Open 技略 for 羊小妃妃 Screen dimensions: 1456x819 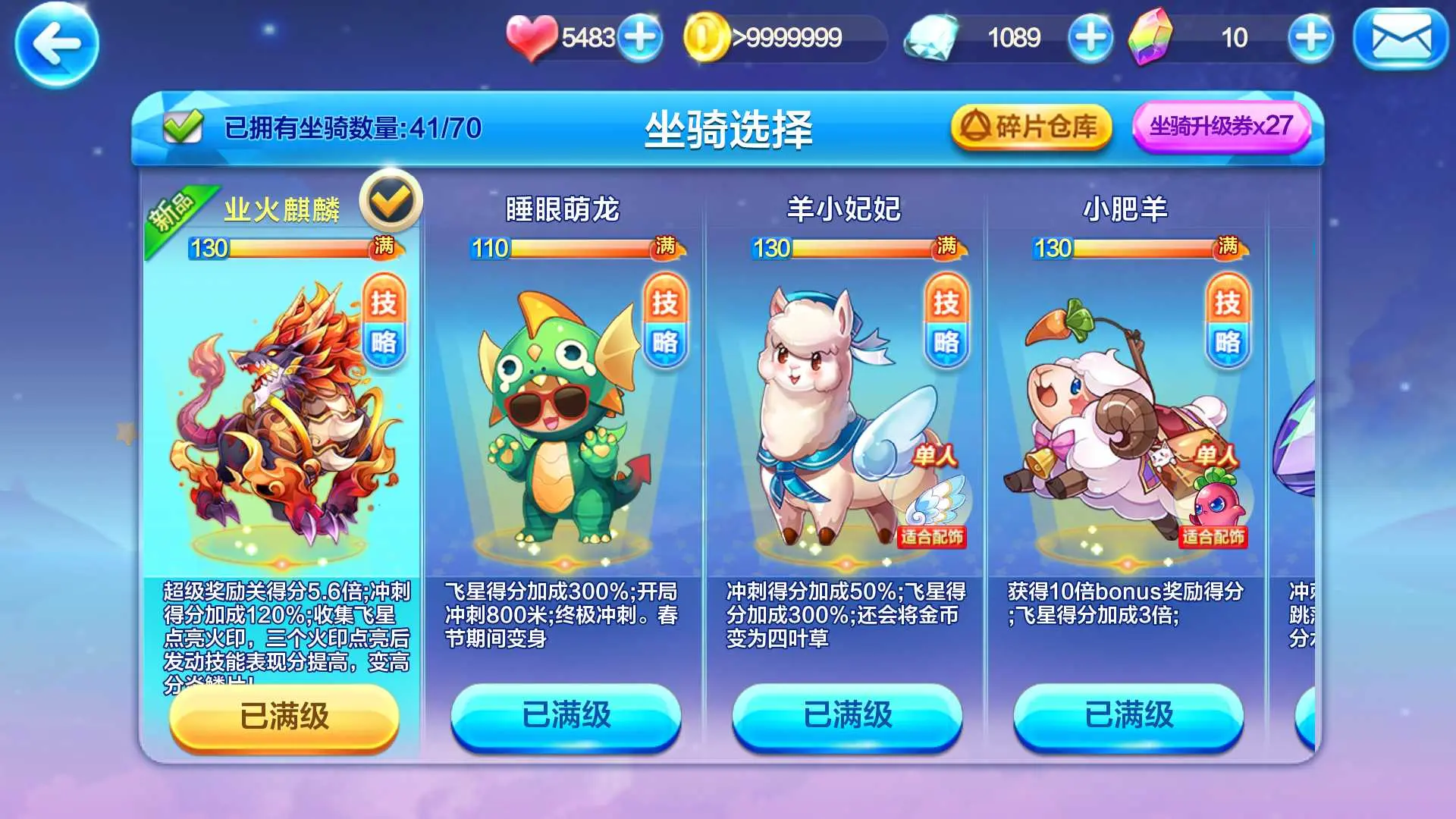click(x=946, y=322)
